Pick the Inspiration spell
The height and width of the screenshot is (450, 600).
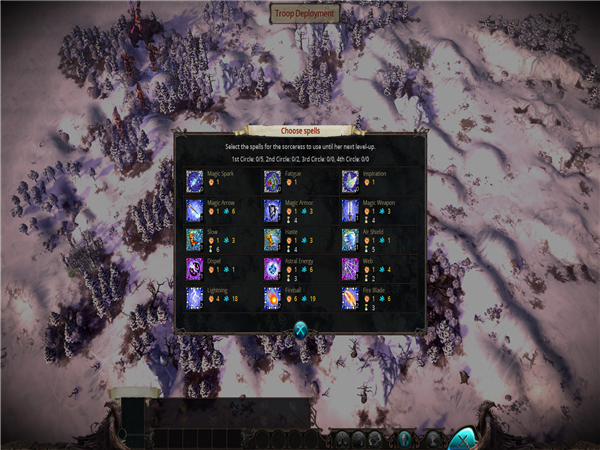tap(350, 181)
